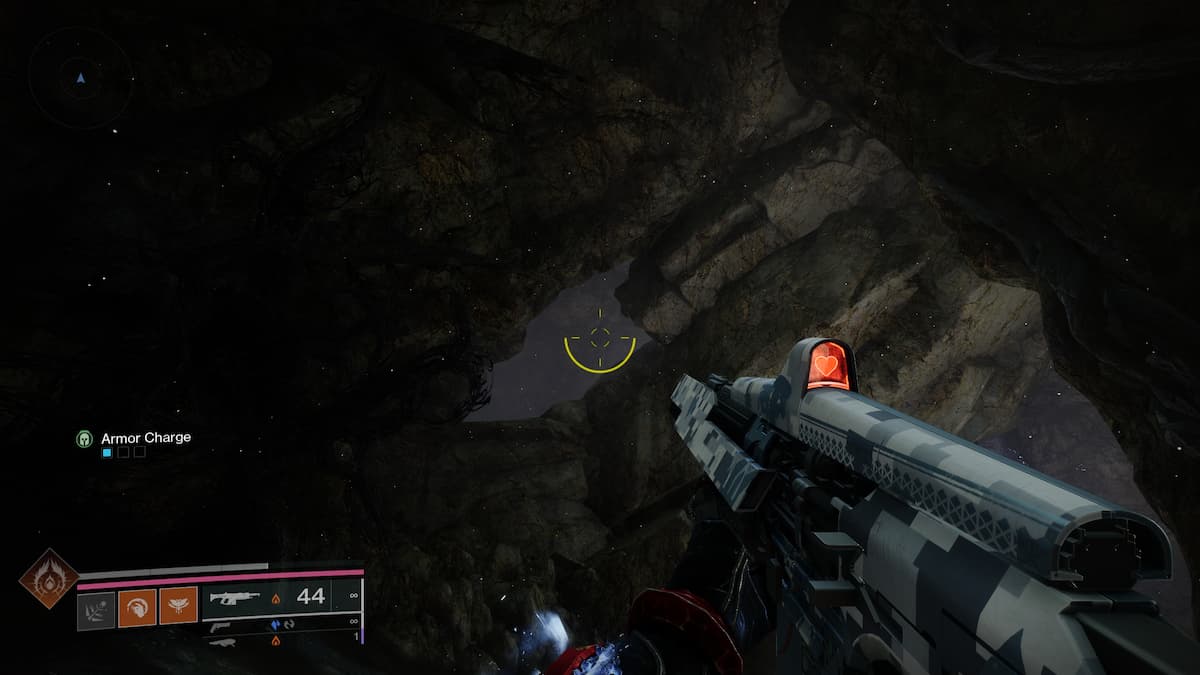Viewport: 1200px width, 675px height.
Task: Select the equipped rifle weapon icon
Action: [233, 598]
